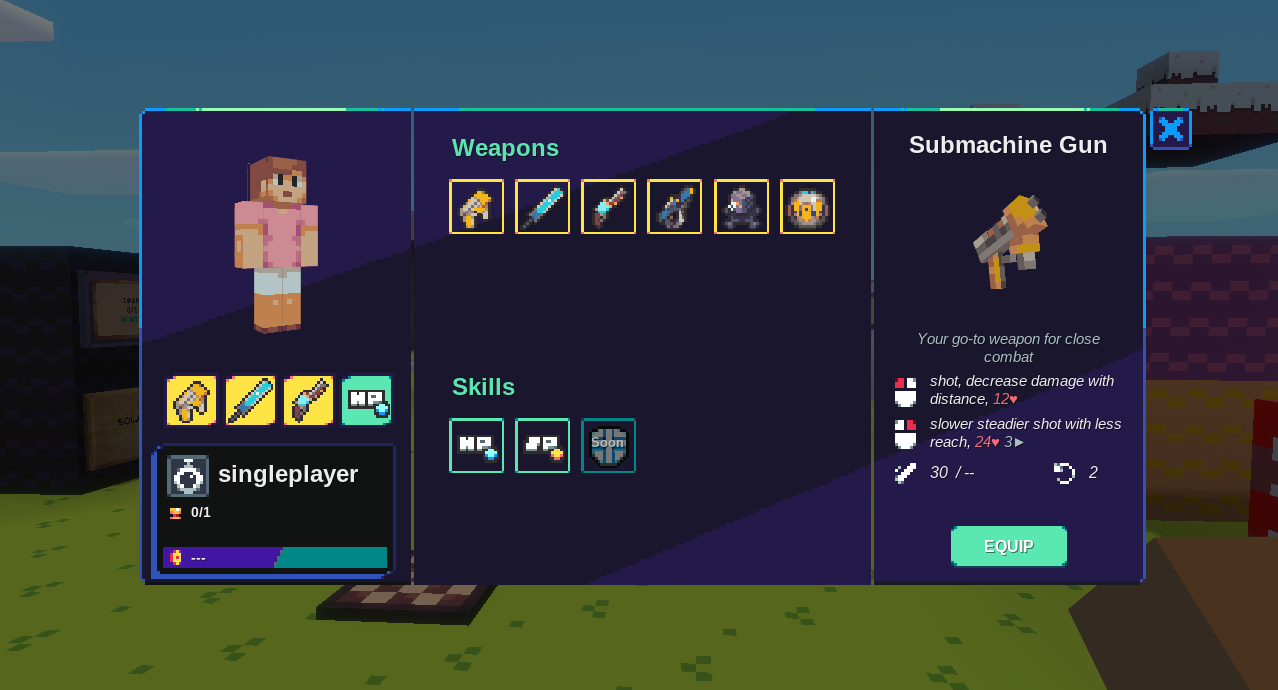Viewport: 1278px width, 690px height.
Task: Choose the SP skill with orange gem
Action: point(542,446)
